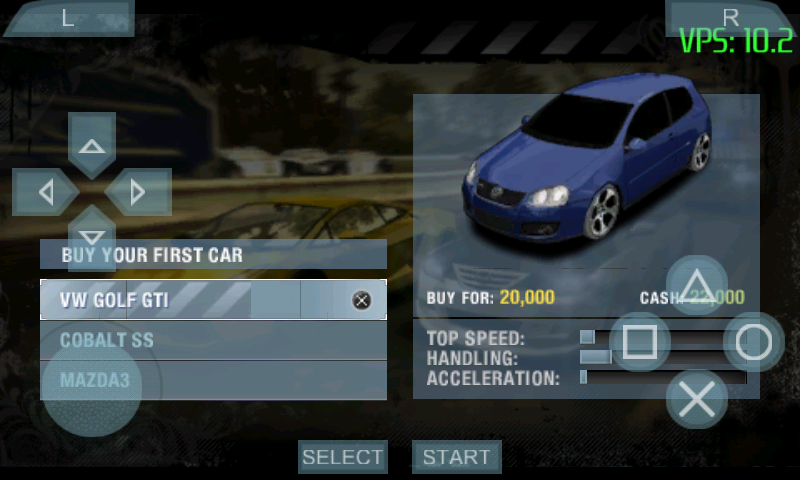Screen dimensions: 800x480
Task: Select the VW Golf GTI entry
Action: 200,300
